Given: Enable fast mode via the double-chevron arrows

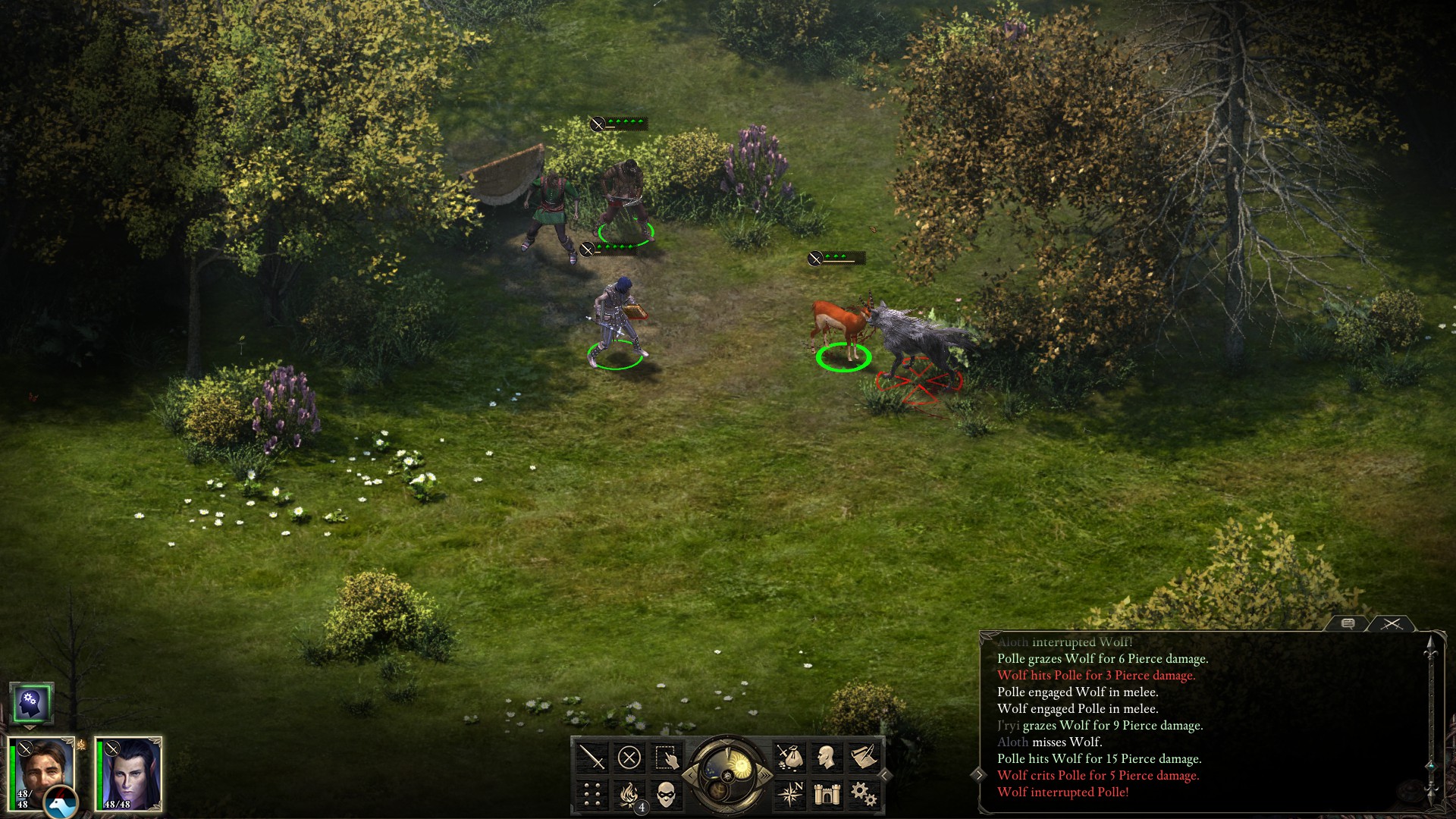Looking at the screenshot, I should [764, 776].
